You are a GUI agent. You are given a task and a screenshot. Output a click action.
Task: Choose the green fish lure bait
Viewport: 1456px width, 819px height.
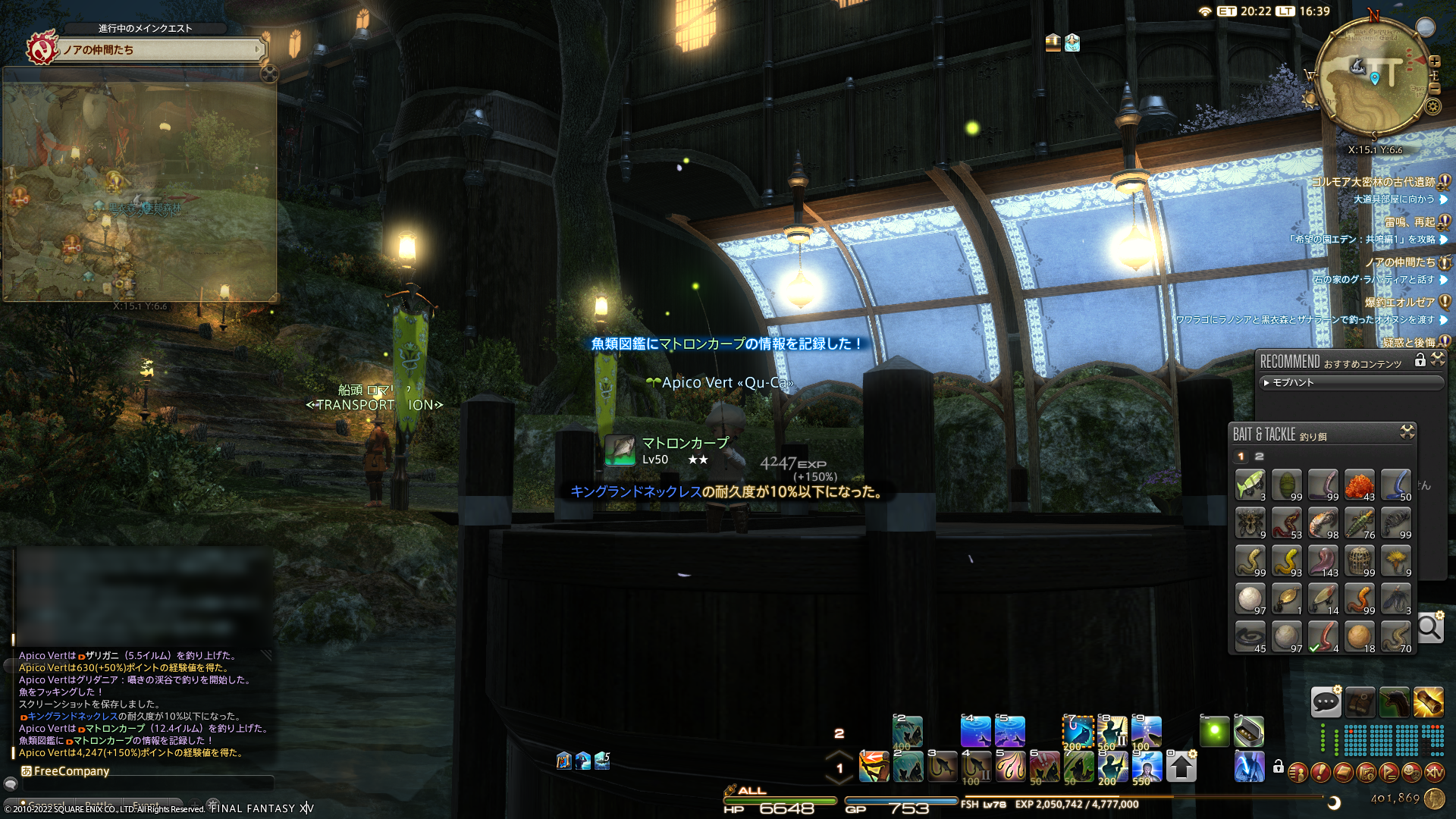[1250, 485]
